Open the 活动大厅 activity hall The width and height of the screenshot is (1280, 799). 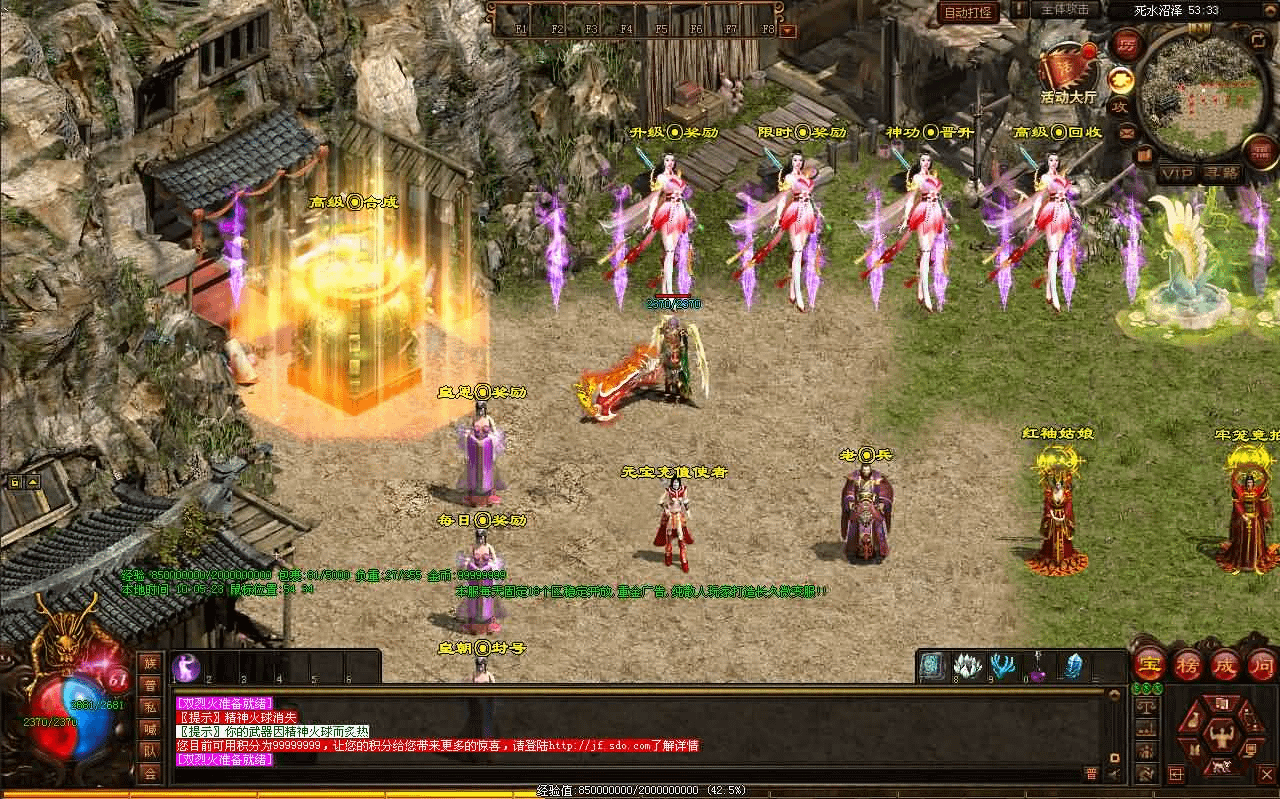click(x=1068, y=70)
